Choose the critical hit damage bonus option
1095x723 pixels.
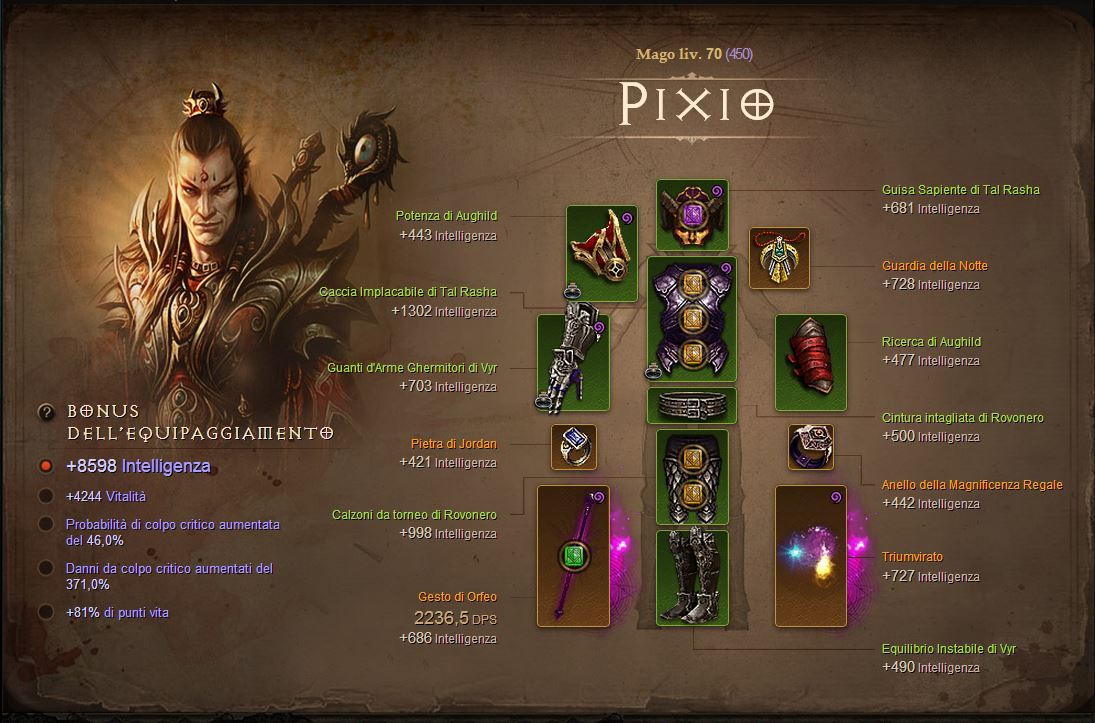click(x=45, y=568)
